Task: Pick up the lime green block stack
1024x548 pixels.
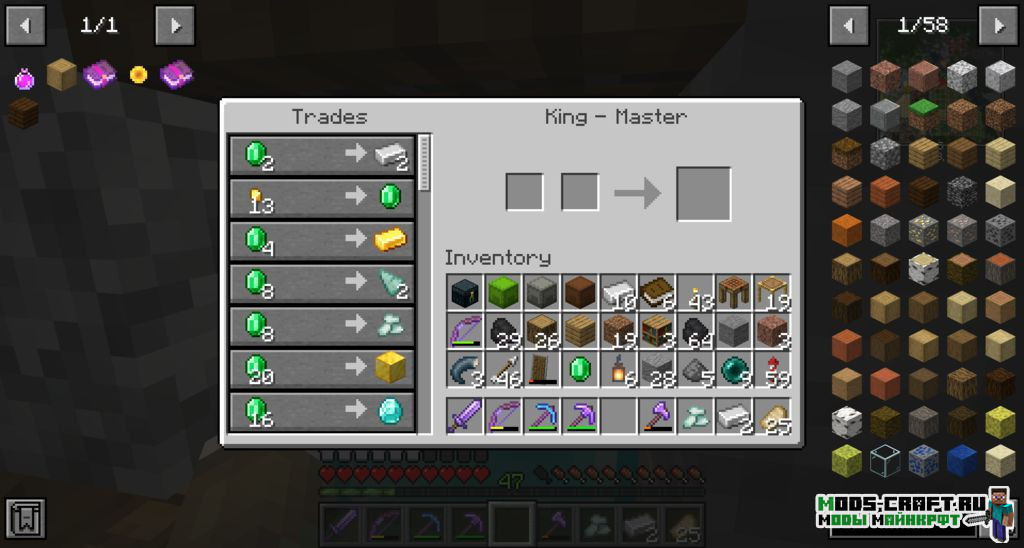Action: pos(503,293)
